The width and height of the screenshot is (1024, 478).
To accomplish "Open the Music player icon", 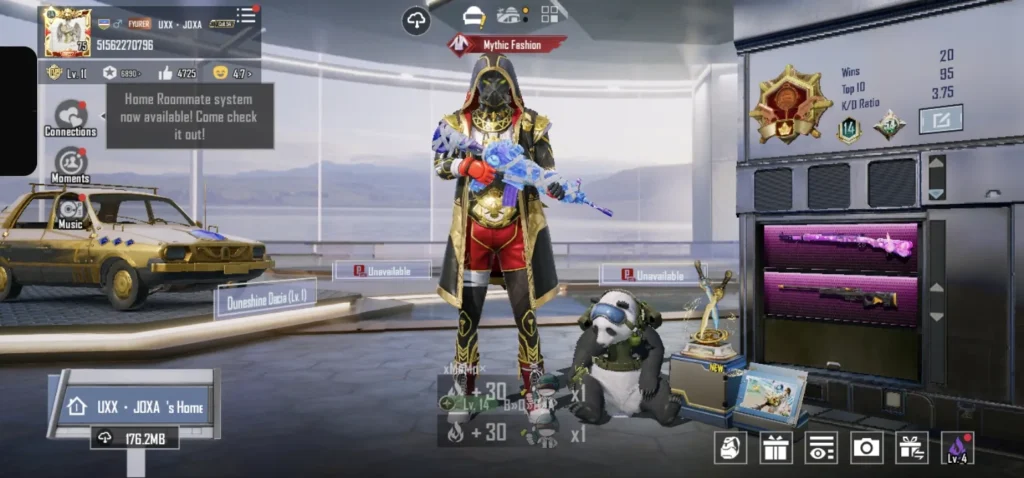I will 70,212.
